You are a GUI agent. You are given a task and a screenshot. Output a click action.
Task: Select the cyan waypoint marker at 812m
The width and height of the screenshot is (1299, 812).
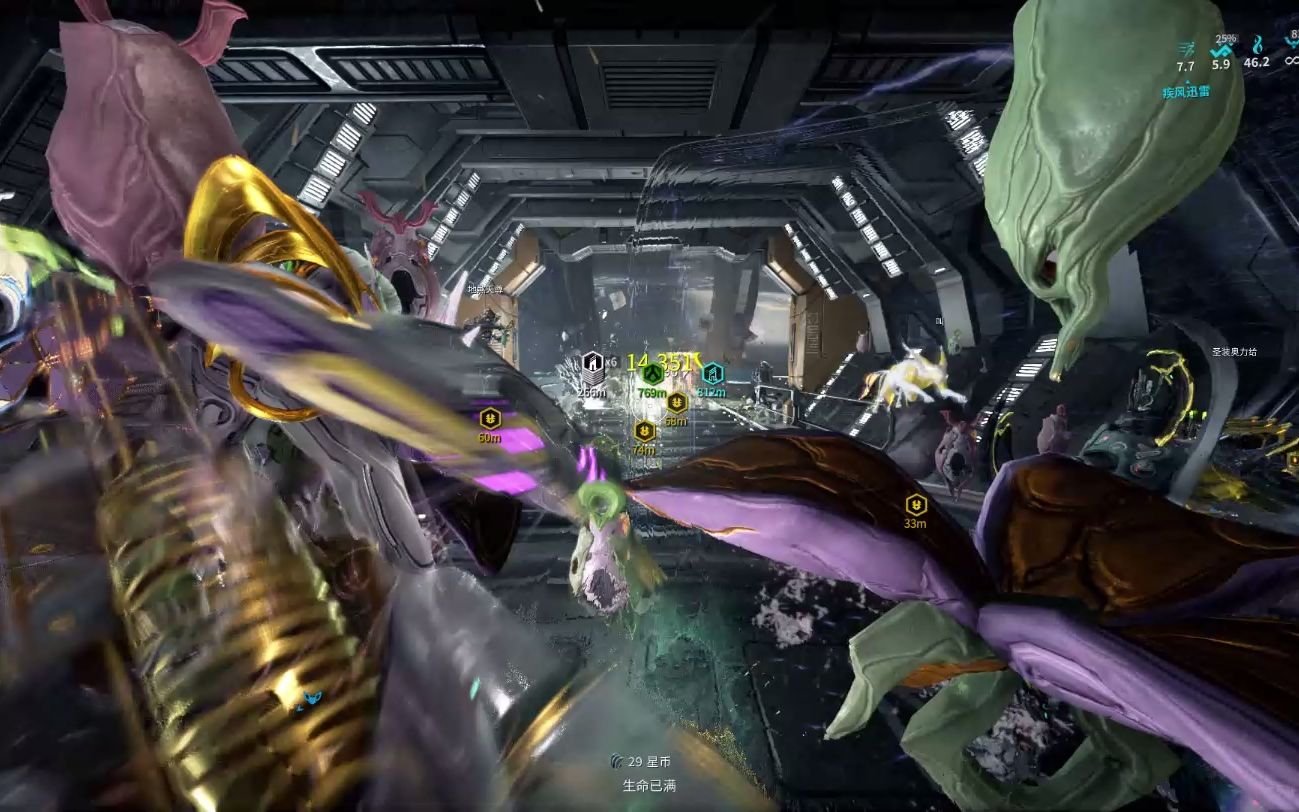(x=712, y=374)
